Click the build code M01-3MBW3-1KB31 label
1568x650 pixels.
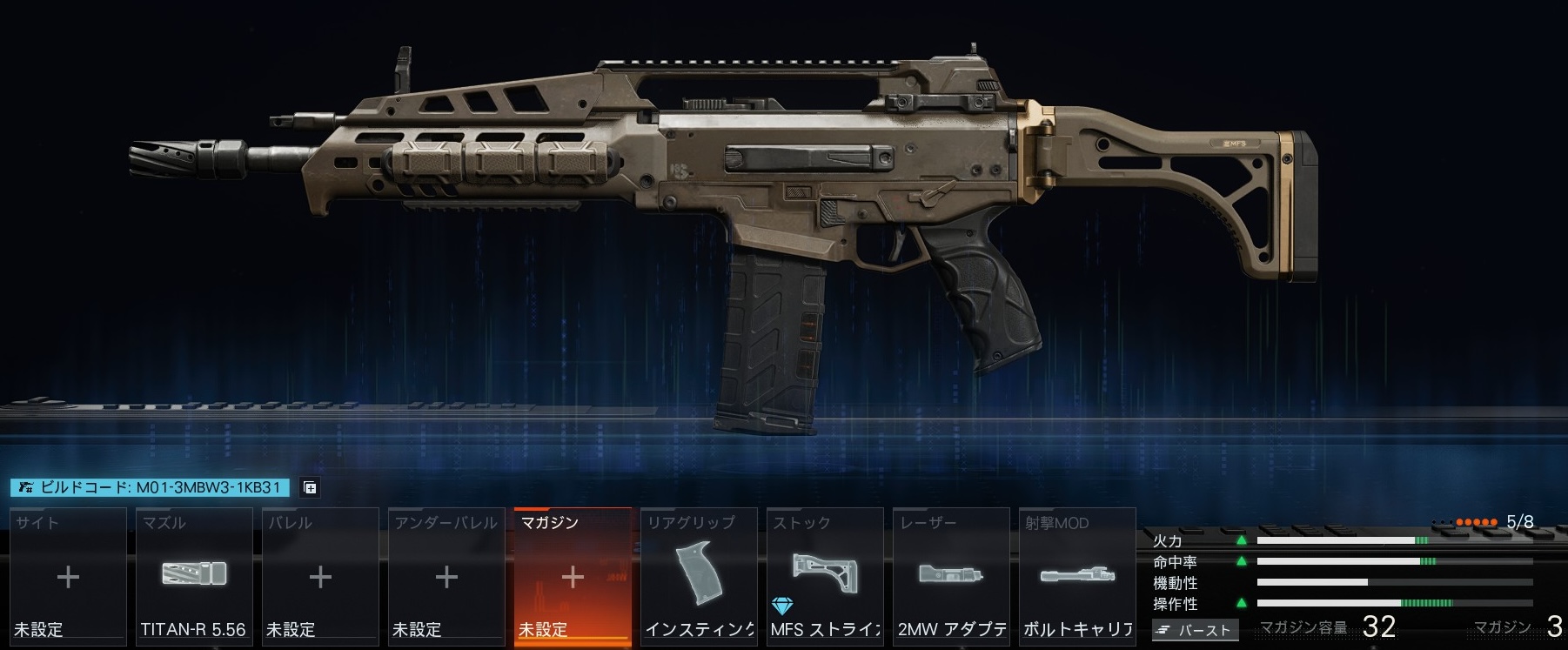coord(150,487)
